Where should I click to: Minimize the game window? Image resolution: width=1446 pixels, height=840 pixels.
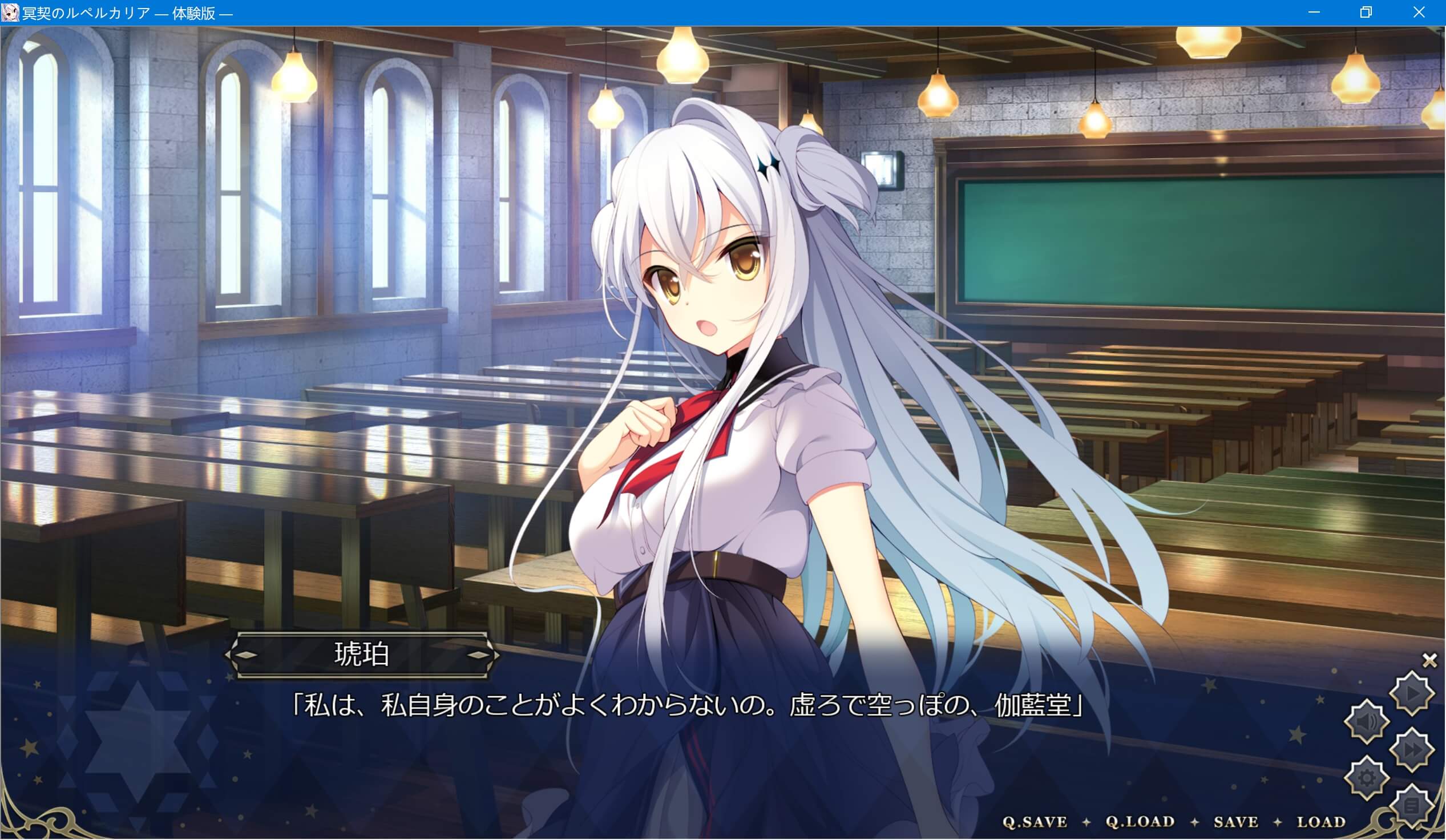pos(1314,12)
